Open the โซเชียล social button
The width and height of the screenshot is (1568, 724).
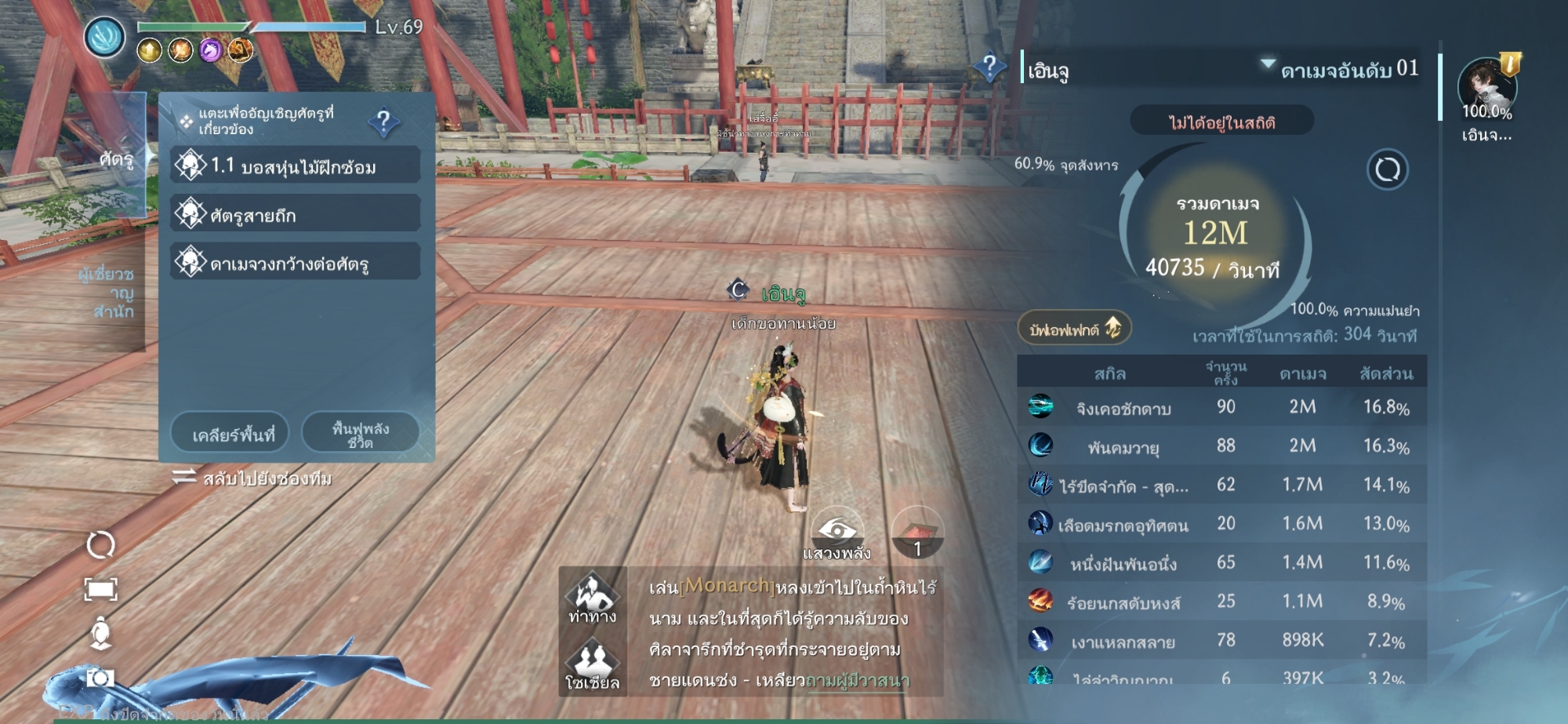(x=593, y=665)
